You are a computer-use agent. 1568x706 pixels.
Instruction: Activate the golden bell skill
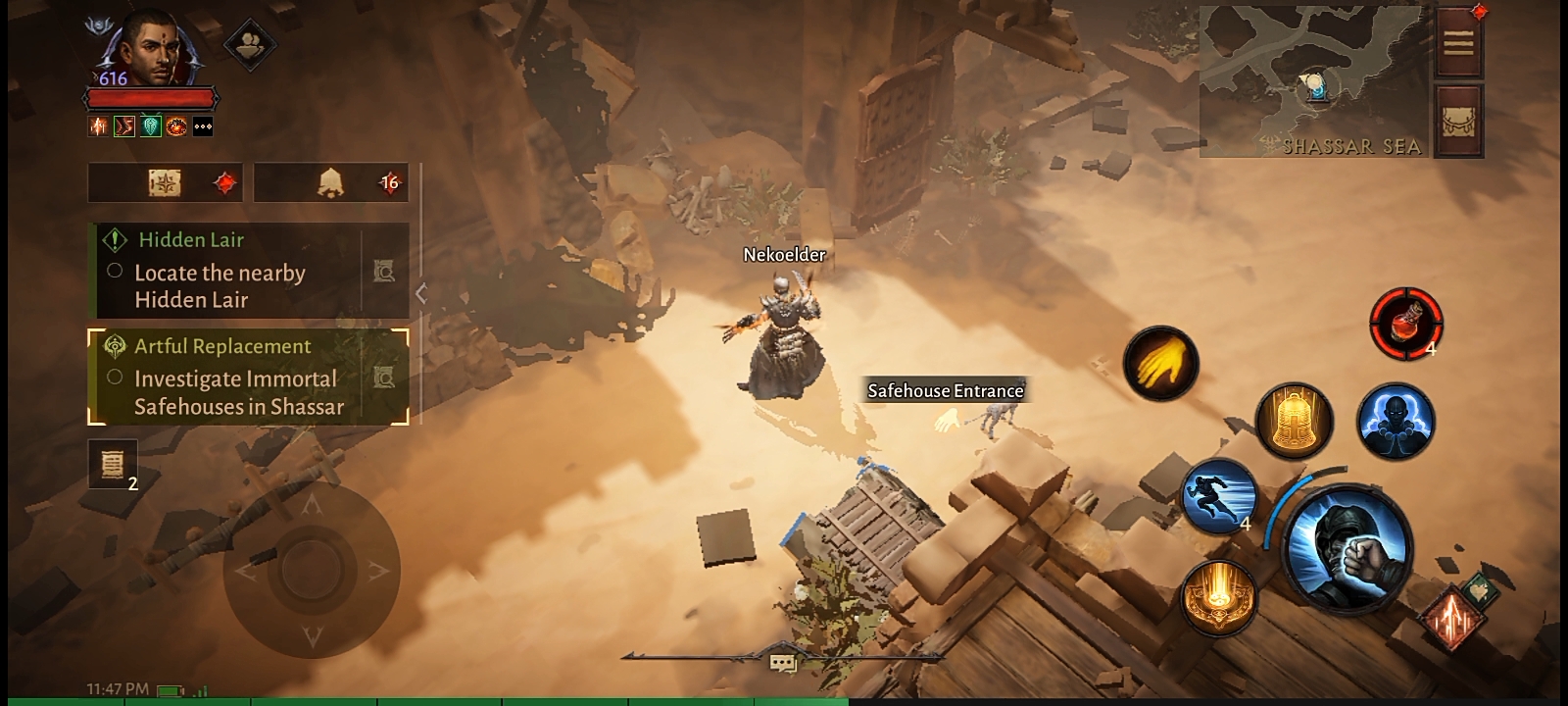1294,422
